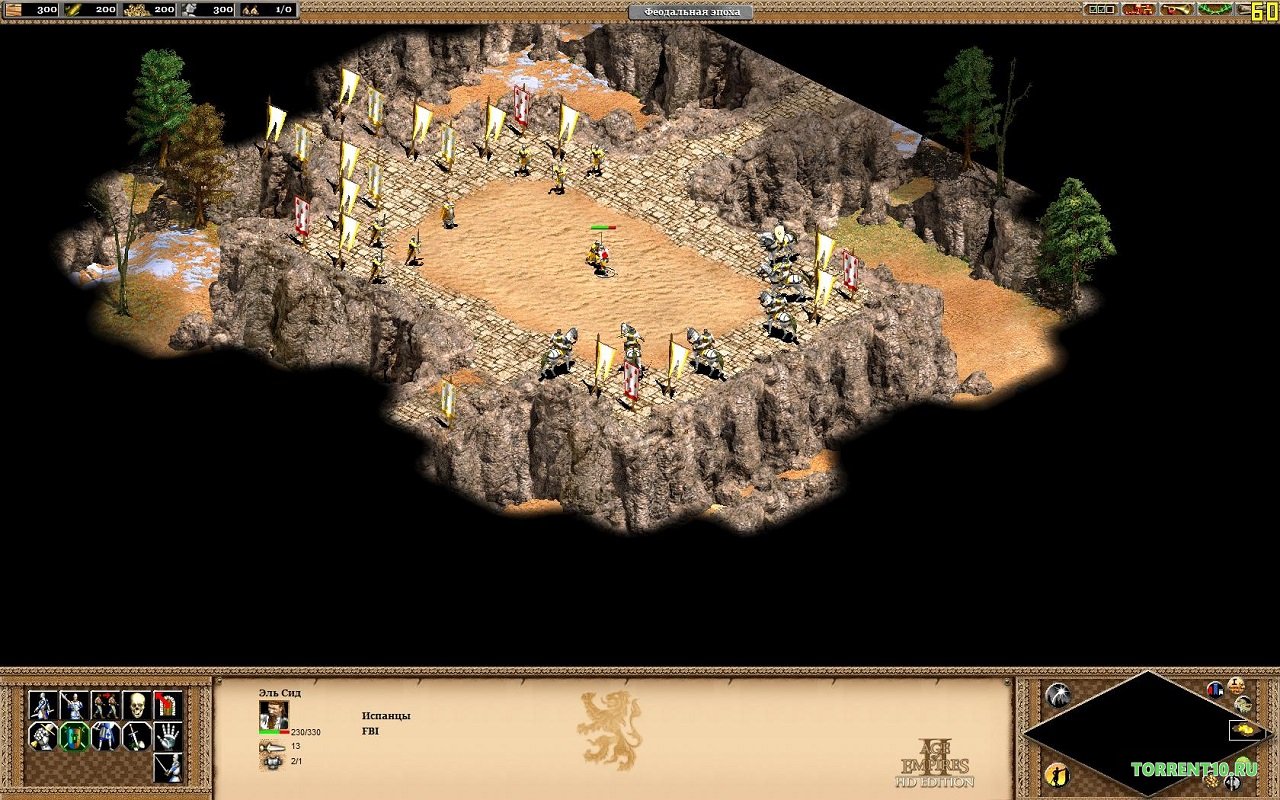Select the standing armored knight stance icon

tap(105, 736)
